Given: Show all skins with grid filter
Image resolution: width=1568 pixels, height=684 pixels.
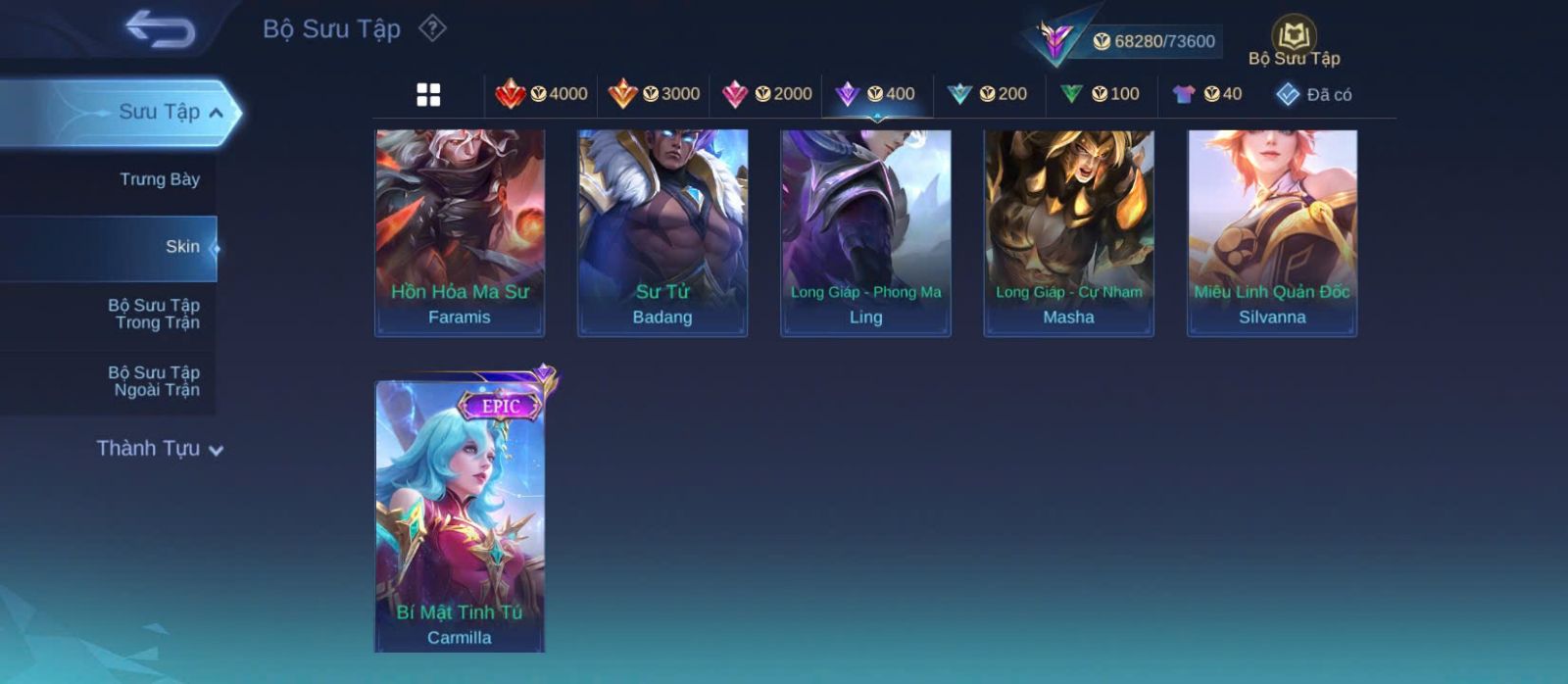Looking at the screenshot, I should (x=428, y=94).
